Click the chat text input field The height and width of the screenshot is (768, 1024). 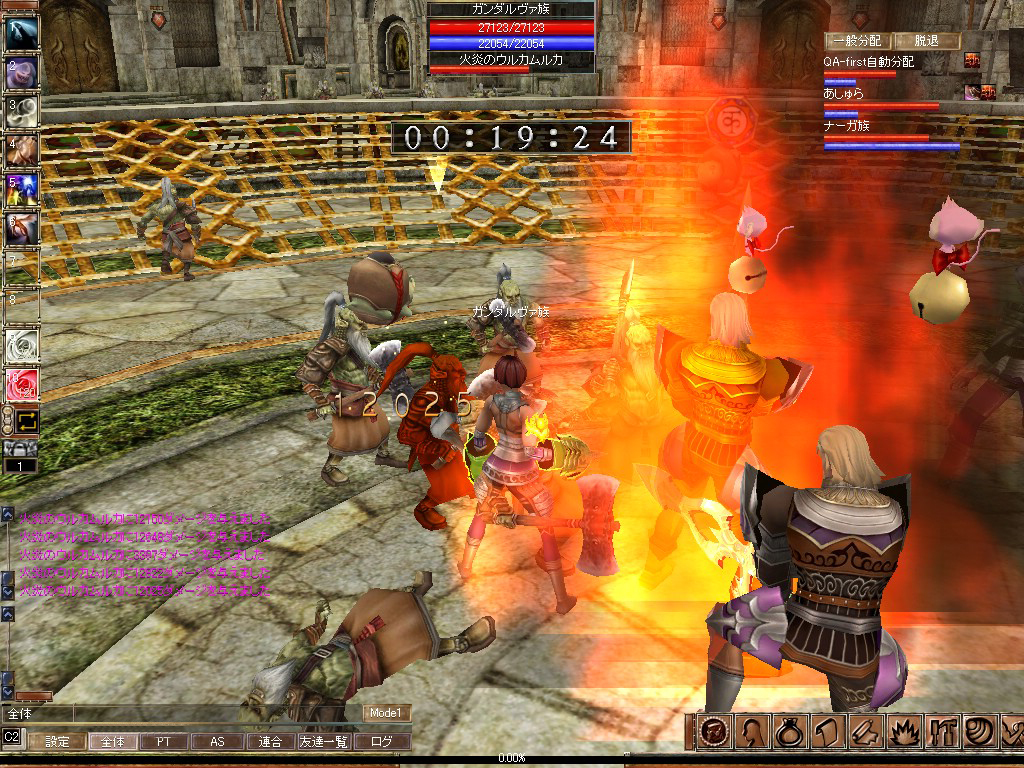180,714
